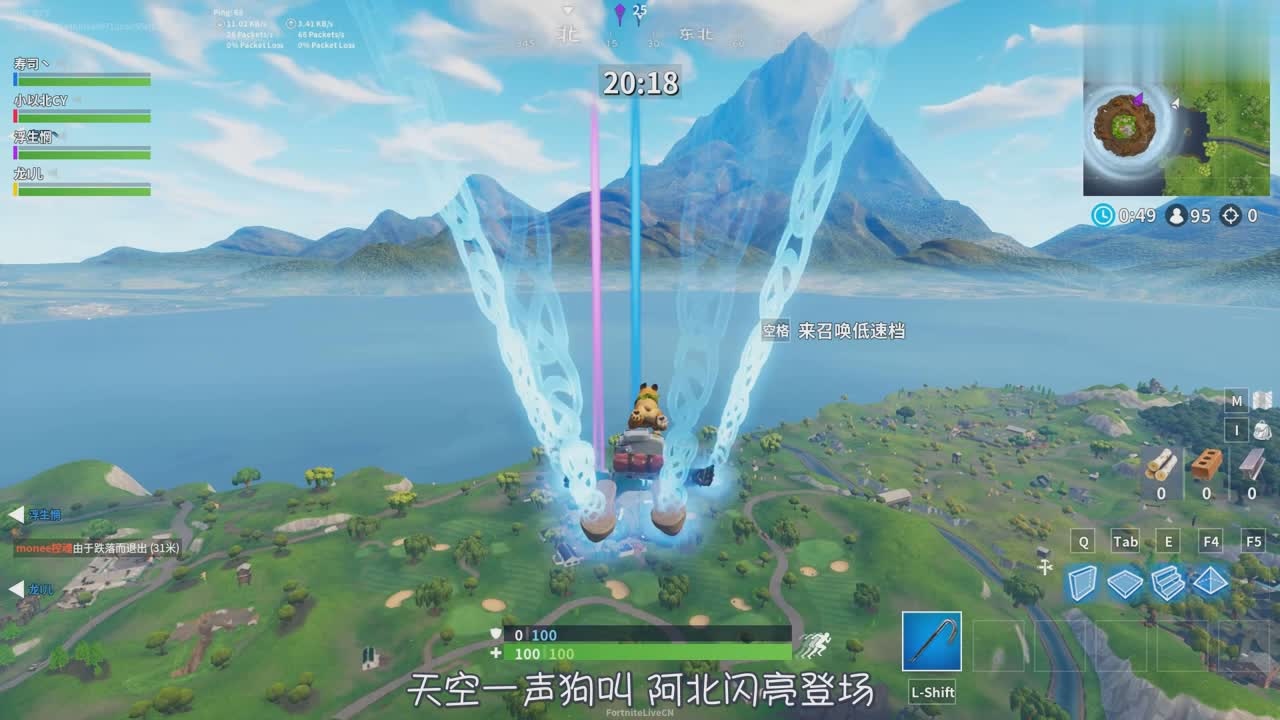The width and height of the screenshot is (1280, 720).
Task: Open the full map via the map icon
Action: pyautogui.click(x=1262, y=401)
